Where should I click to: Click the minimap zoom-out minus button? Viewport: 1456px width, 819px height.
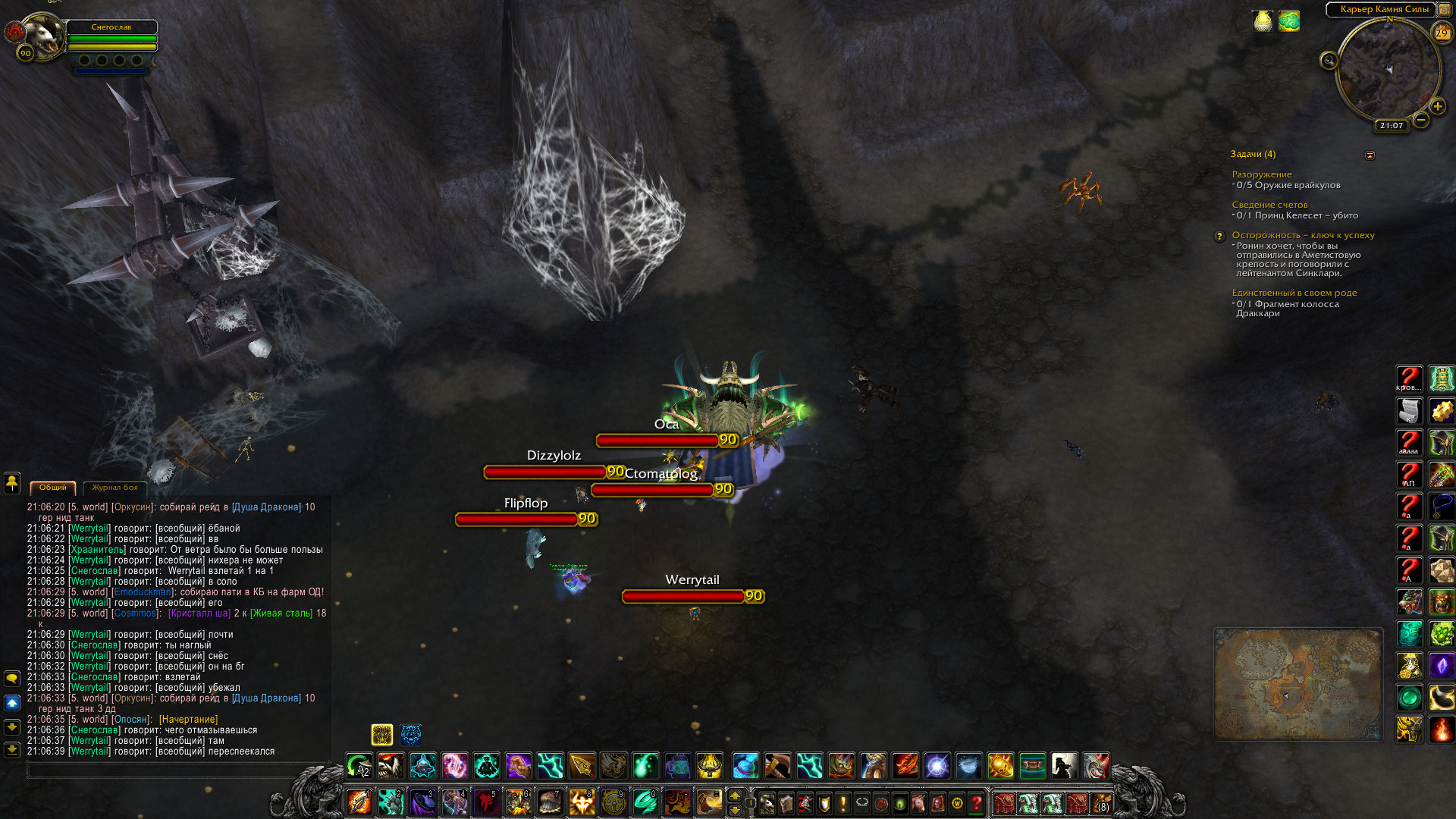(x=1420, y=120)
